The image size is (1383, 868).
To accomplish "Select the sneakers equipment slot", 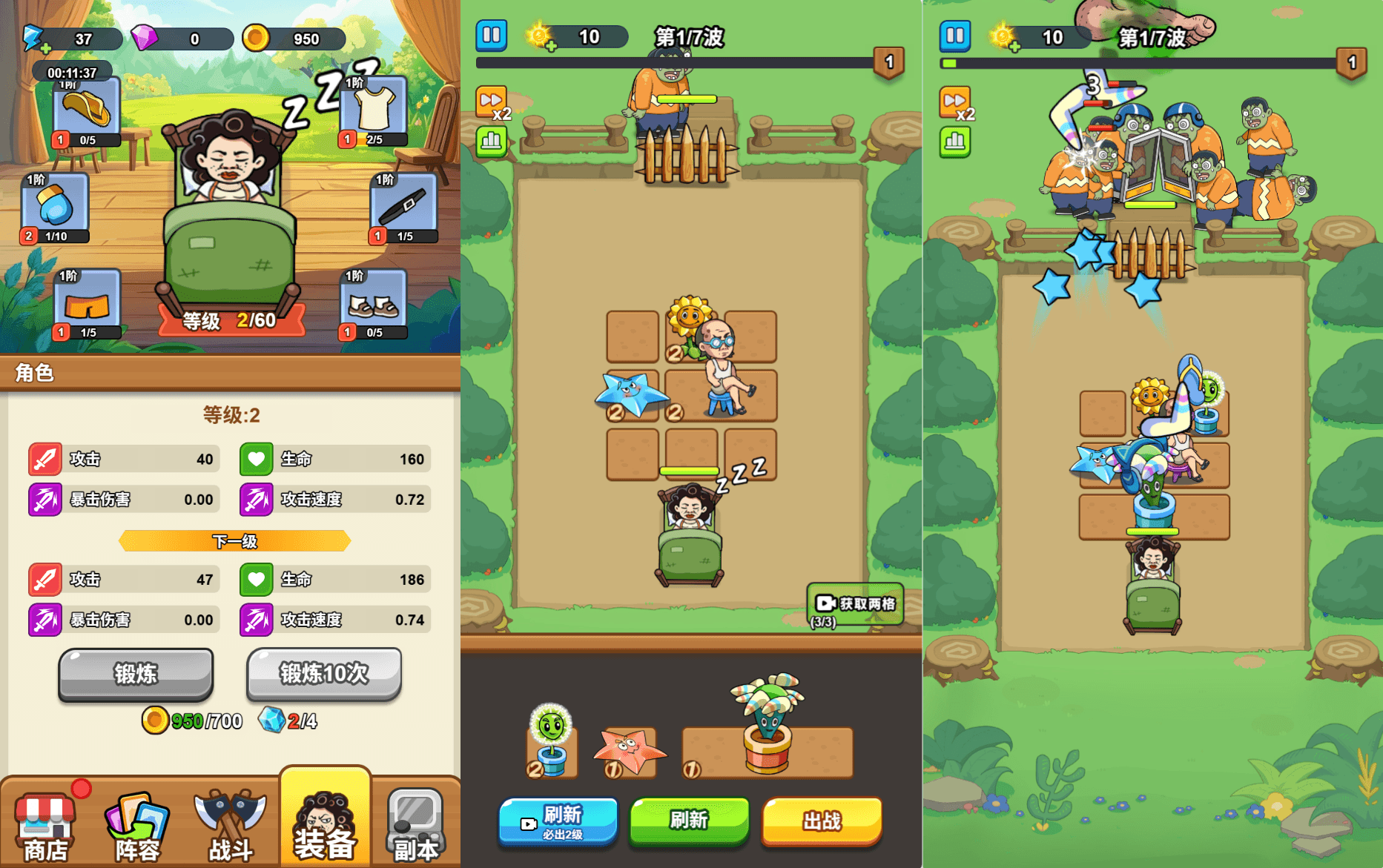I will (x=374, y=304).
